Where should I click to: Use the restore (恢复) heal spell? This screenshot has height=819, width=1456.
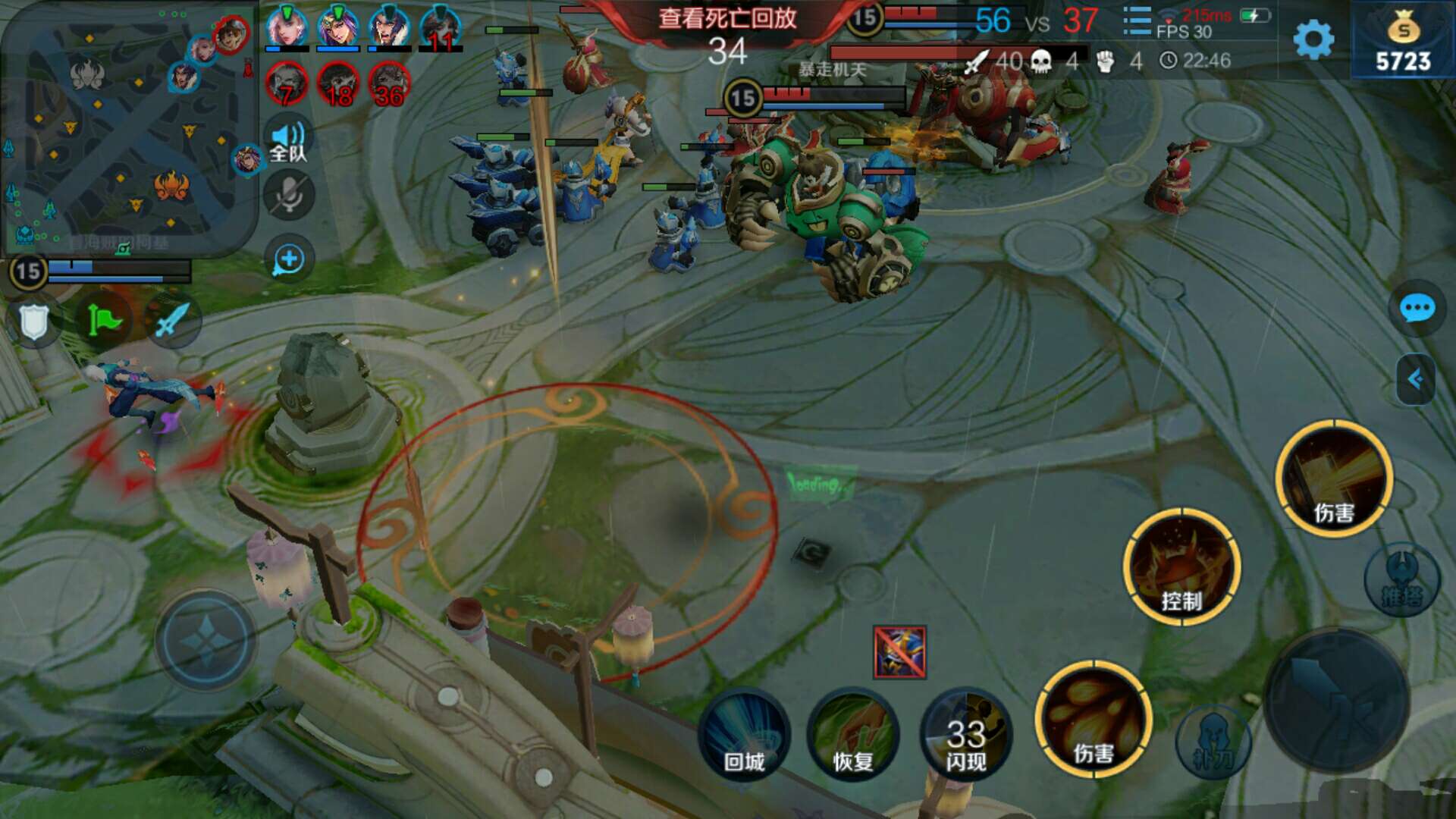tap(853, 734)
